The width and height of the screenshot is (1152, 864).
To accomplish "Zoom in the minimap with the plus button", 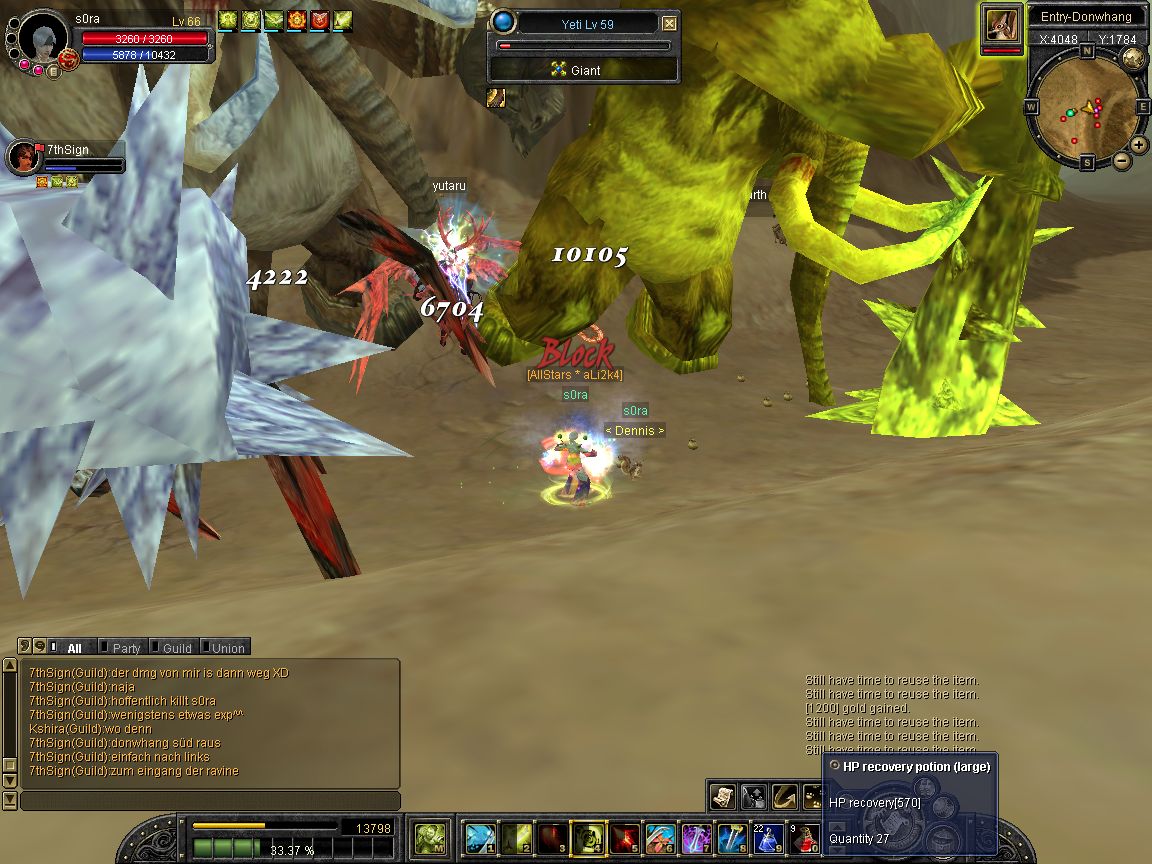I will click(1139, 144).
